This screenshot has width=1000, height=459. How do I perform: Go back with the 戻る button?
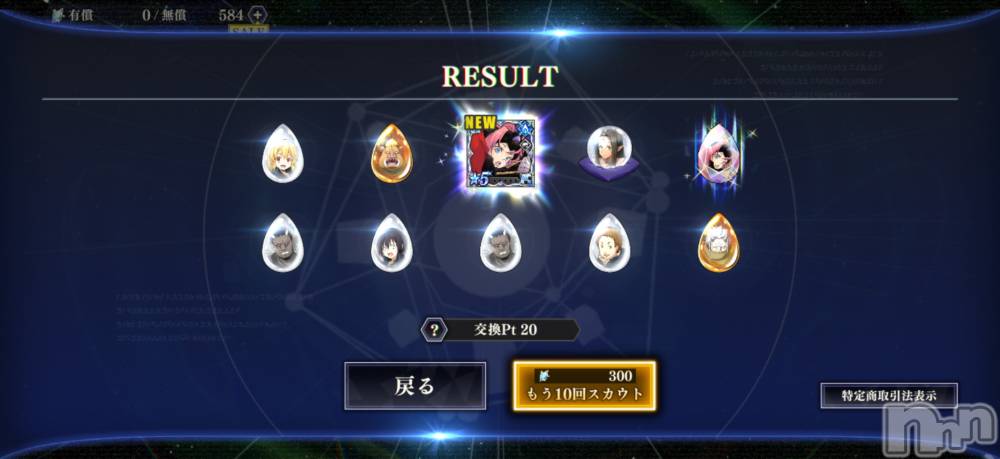click(x=415, y=386)
